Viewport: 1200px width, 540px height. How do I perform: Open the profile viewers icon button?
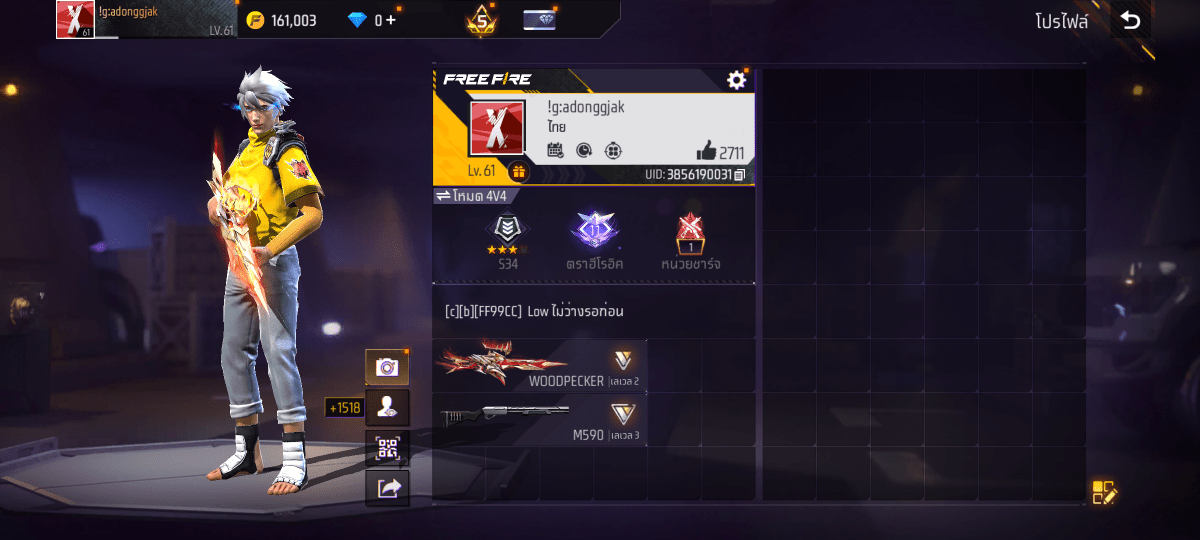click(x=387, y=407)
